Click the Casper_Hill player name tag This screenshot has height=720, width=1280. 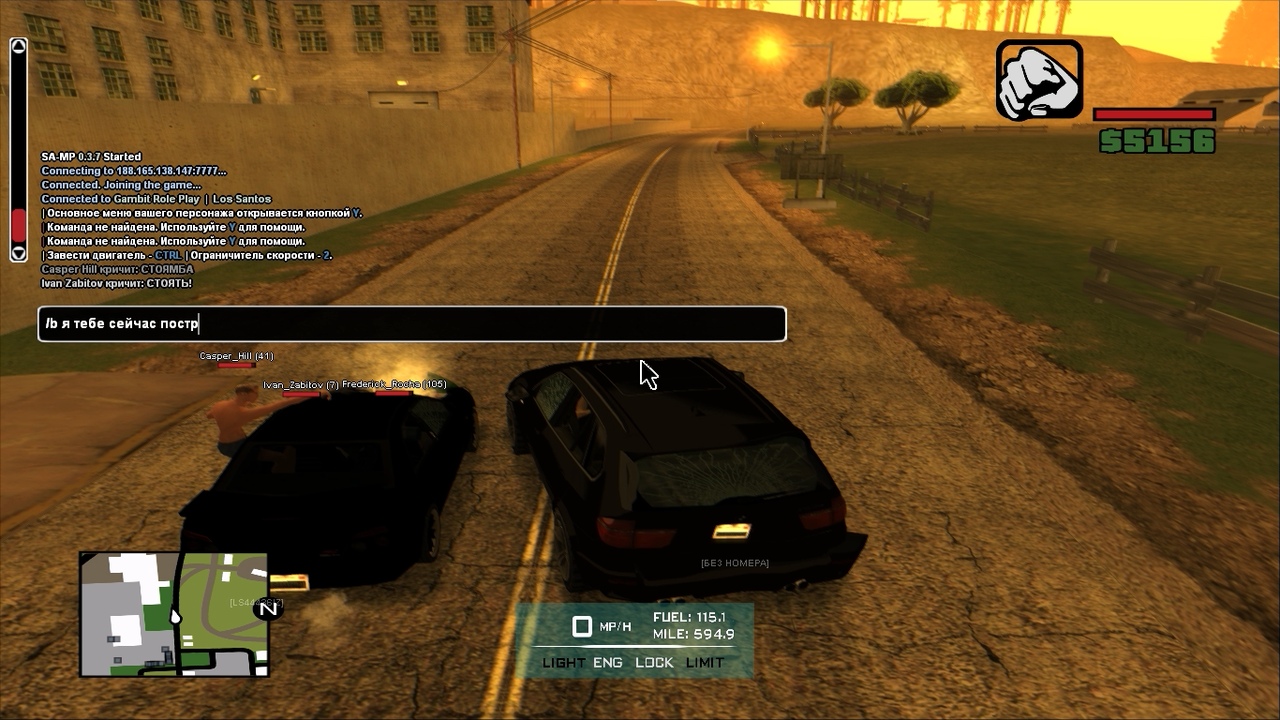pyautogui.click(x=236, y=356)
